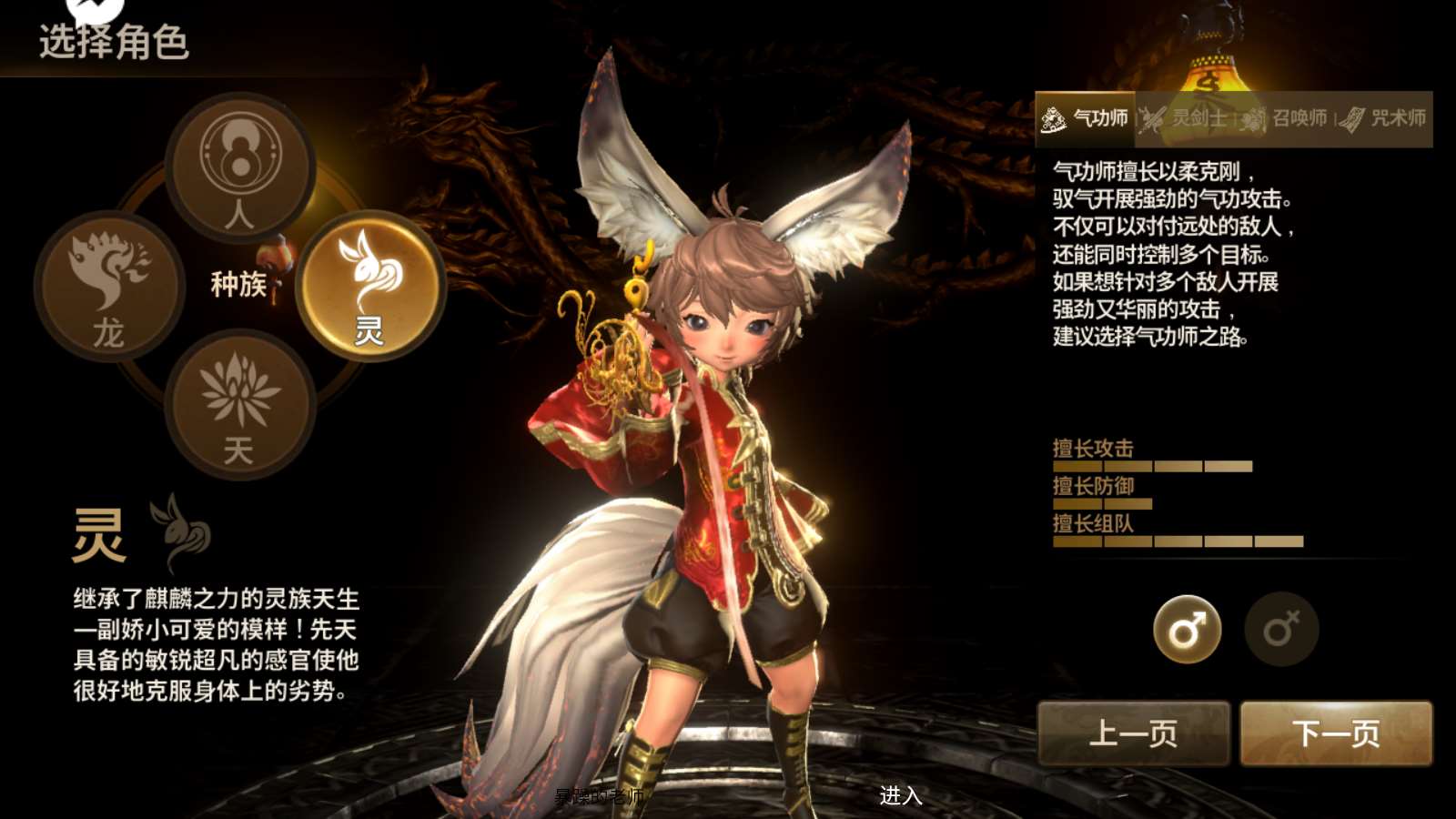Click the 进入 text at the bottom
This screenshot has width=1456, height=819.
click(901, 795)
